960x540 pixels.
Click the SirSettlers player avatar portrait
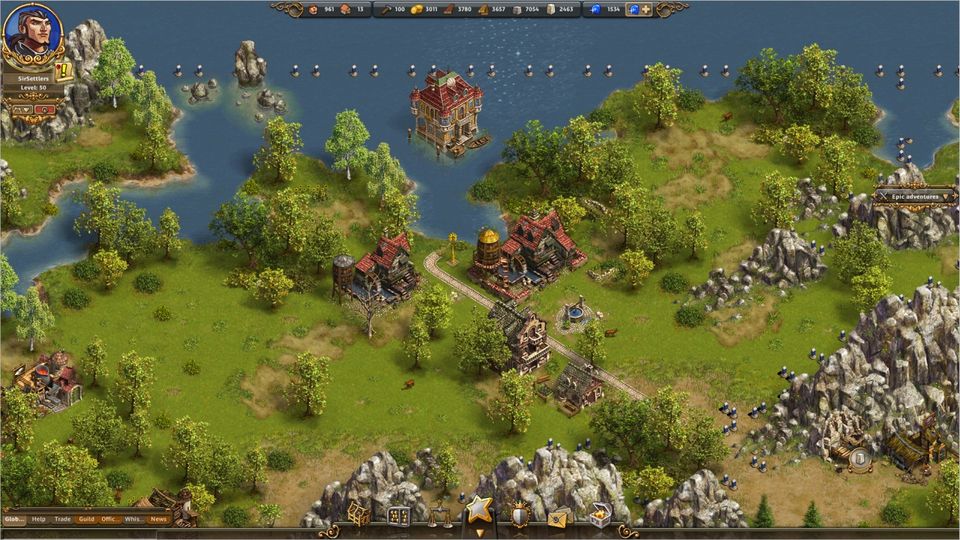coord(32,32)
